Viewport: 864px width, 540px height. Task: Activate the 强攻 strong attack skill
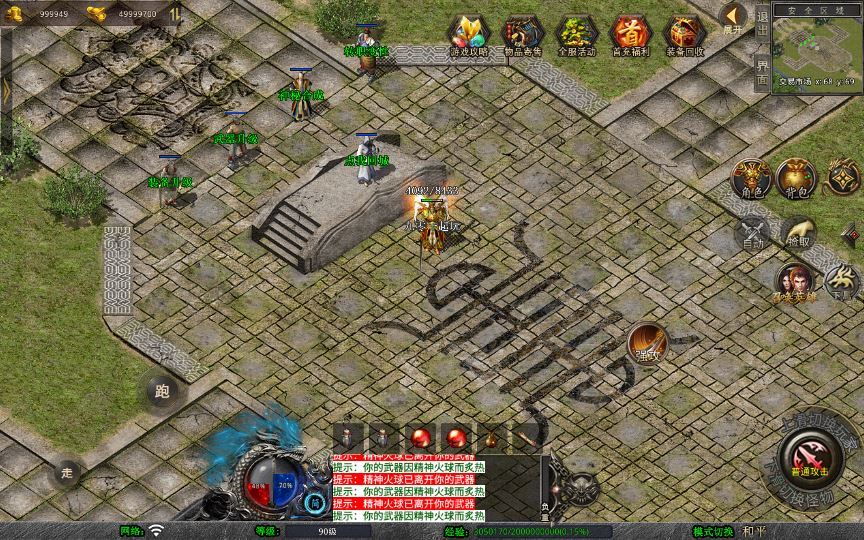tap(648, 343)
